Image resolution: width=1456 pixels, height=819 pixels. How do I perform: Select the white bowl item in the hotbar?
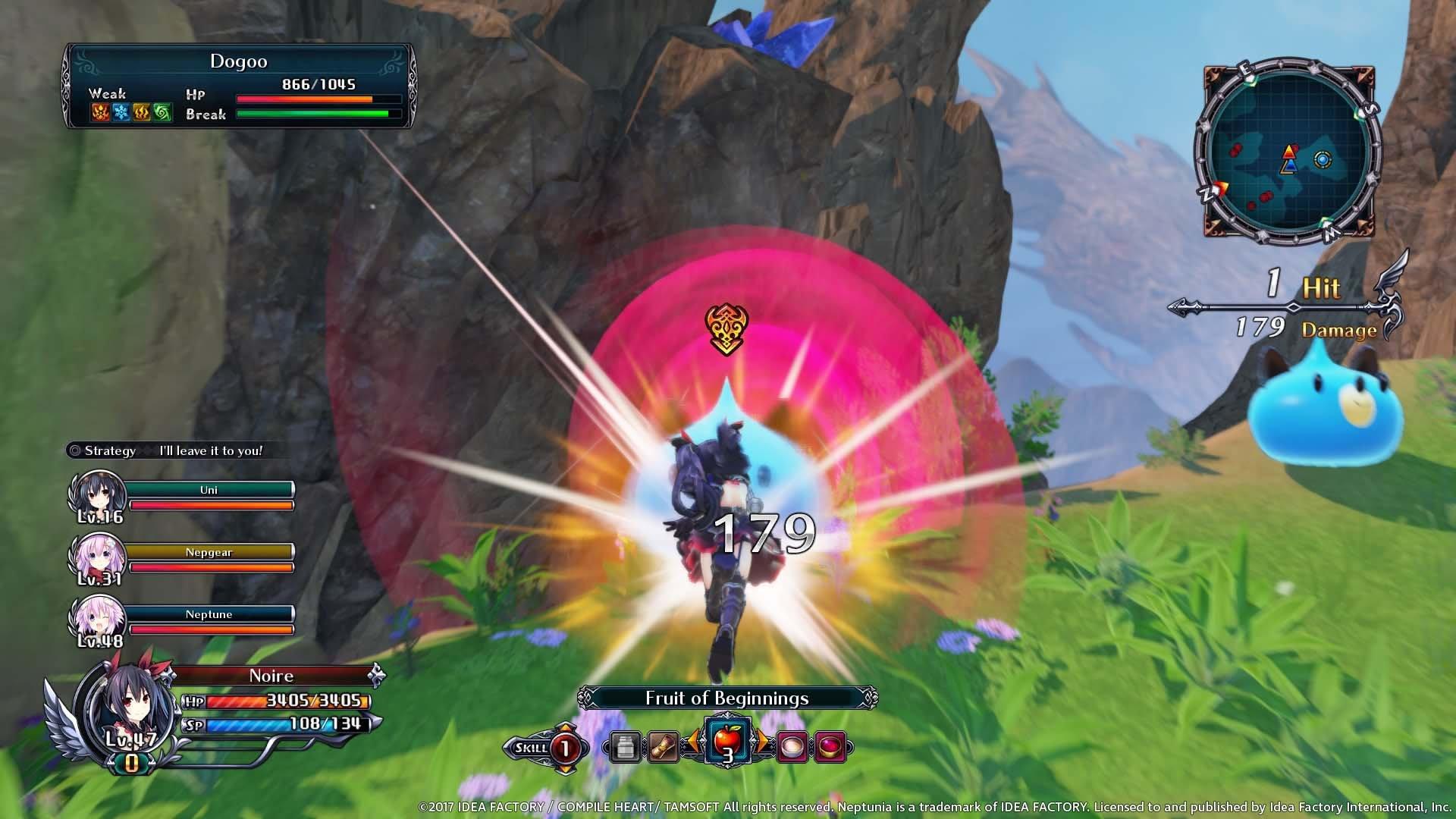click(x=790, y=747)
